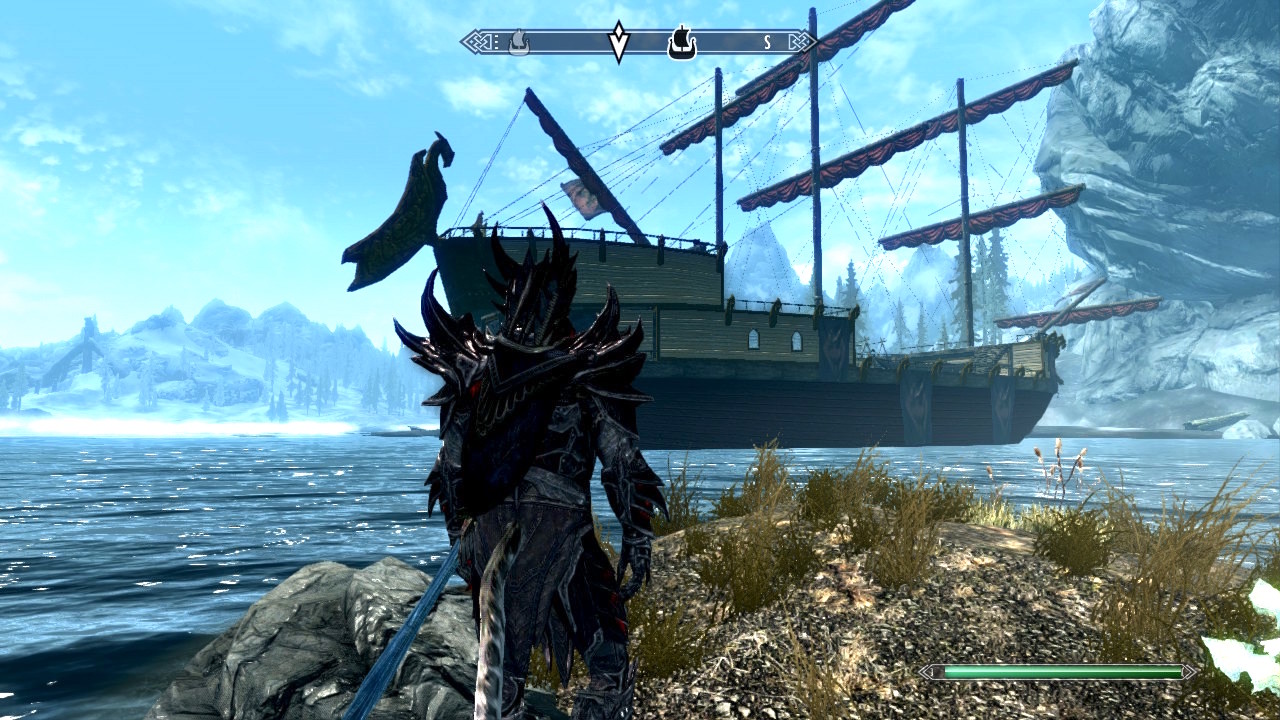The image size is (1280, 720).
Task: Select the faded grey ship marker on the compass
Action: pos(518,43)
